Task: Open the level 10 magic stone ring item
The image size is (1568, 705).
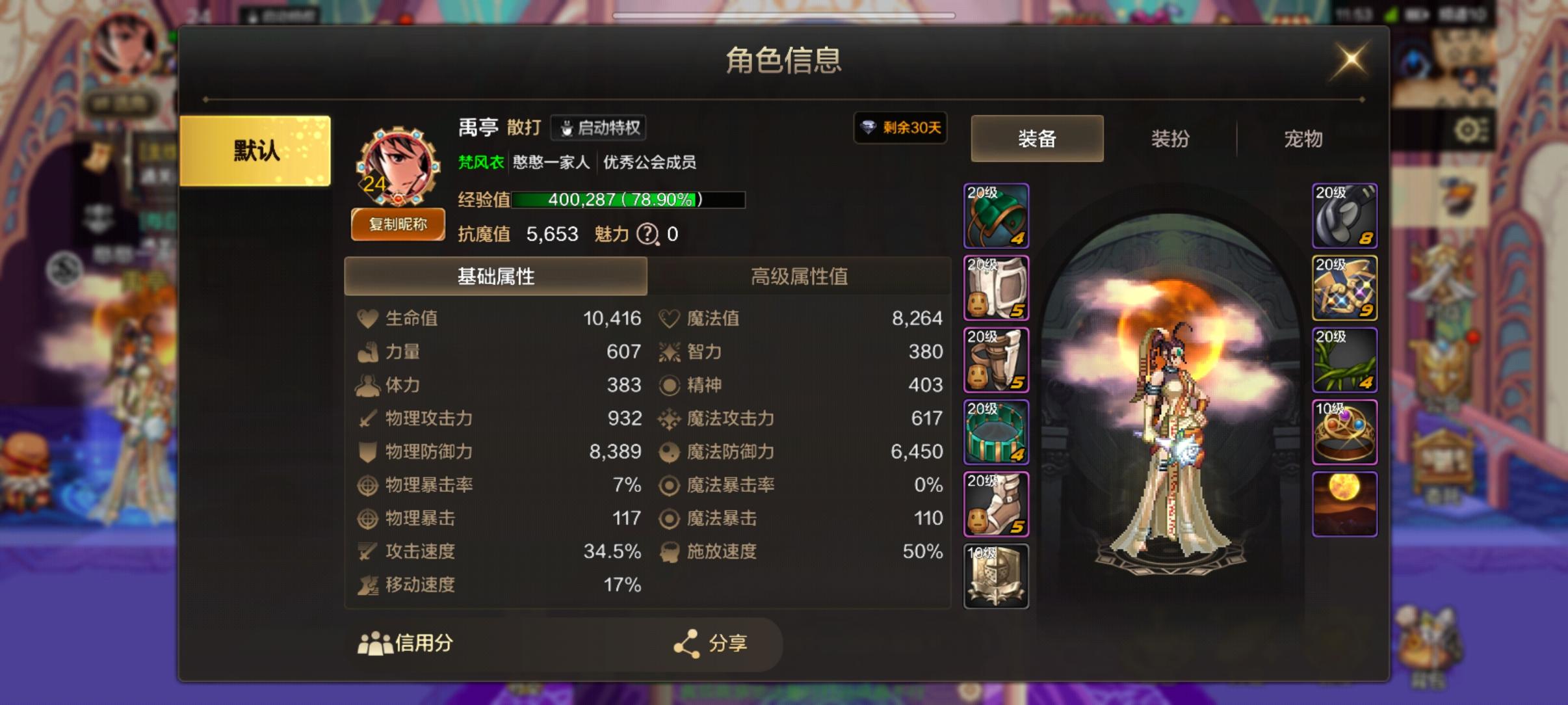Action: pos(1345,431)
